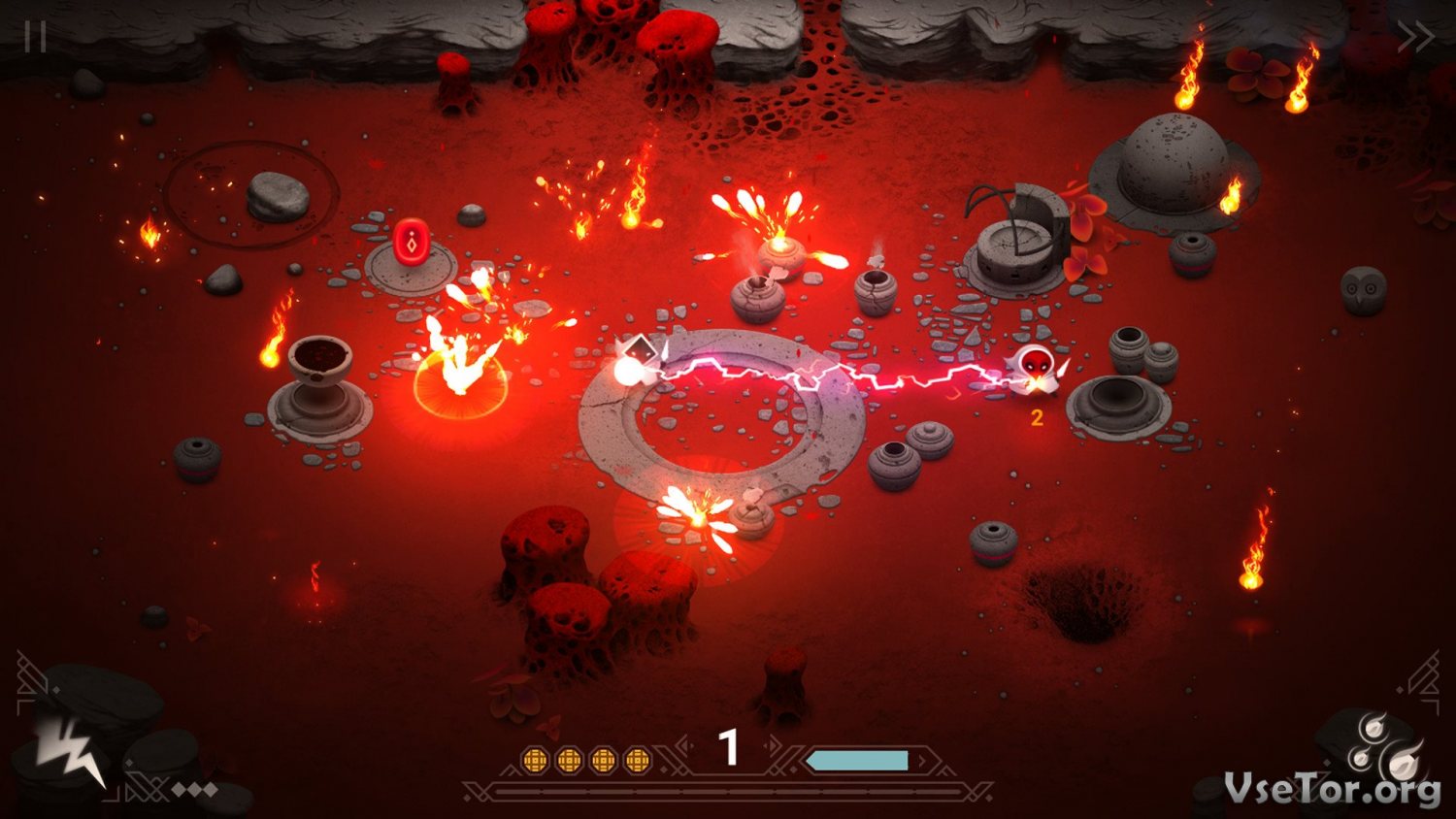Tap the fast-forward double arrow button

tap(1414, 37)
